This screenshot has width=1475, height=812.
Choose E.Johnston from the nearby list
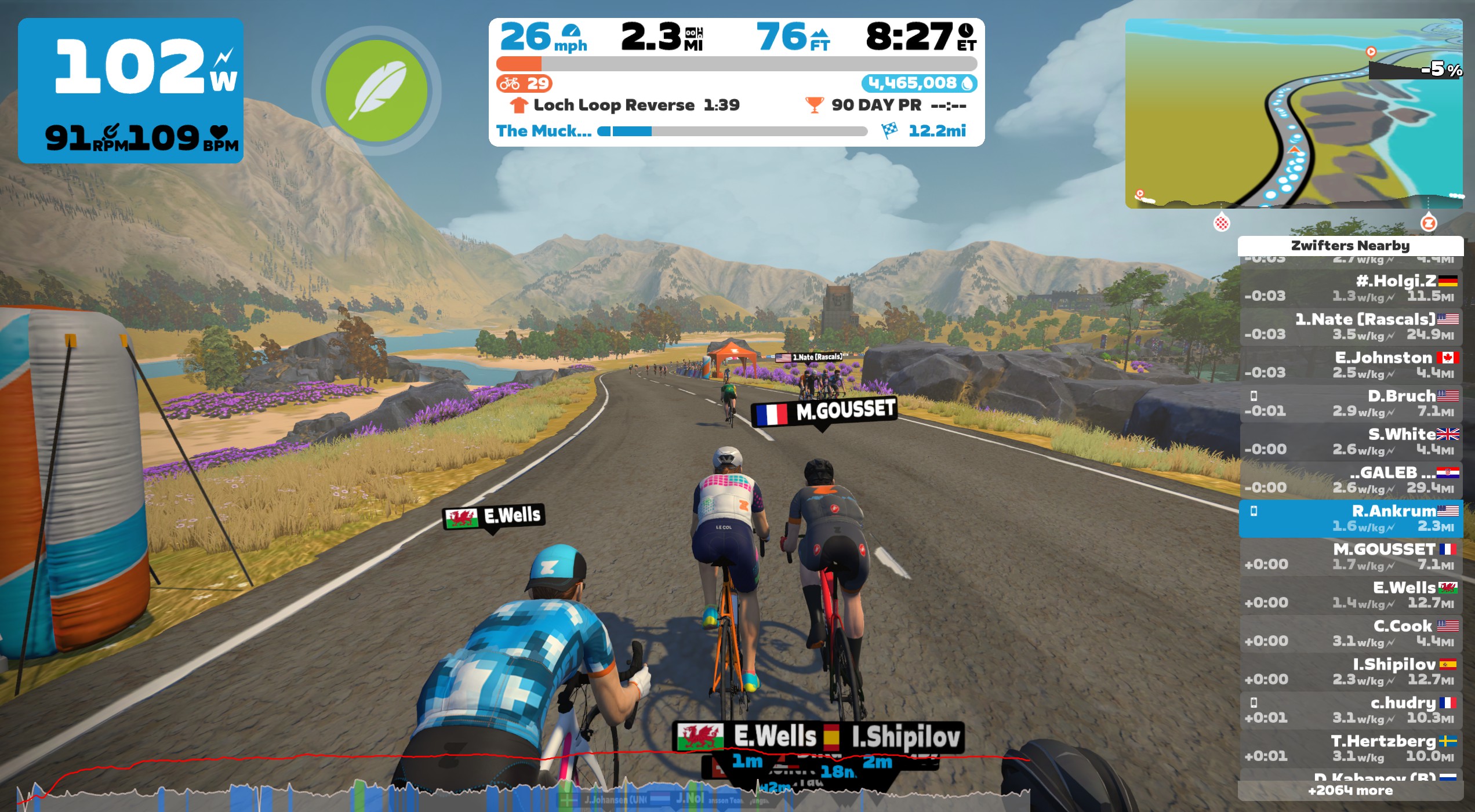pos(1350,365)
